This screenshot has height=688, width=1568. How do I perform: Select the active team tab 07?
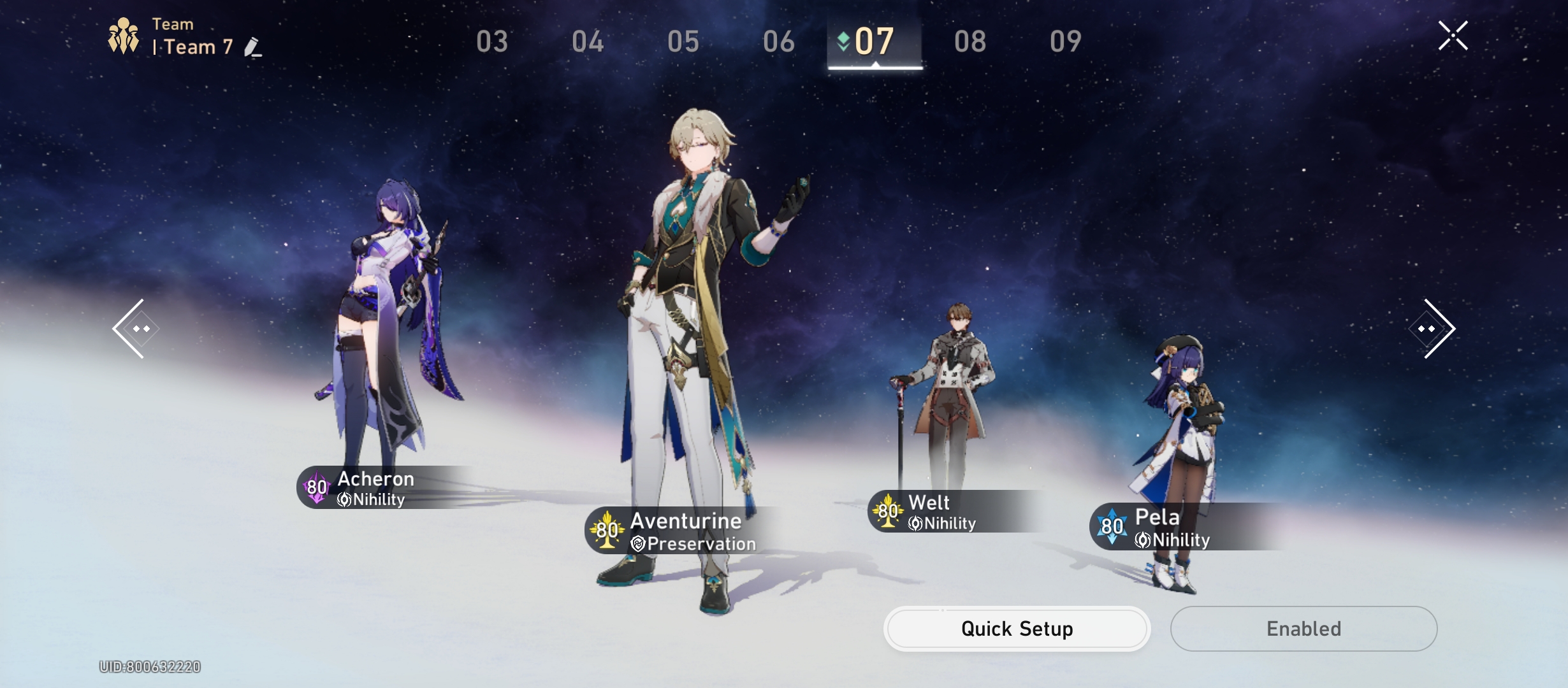click(875, 42)
